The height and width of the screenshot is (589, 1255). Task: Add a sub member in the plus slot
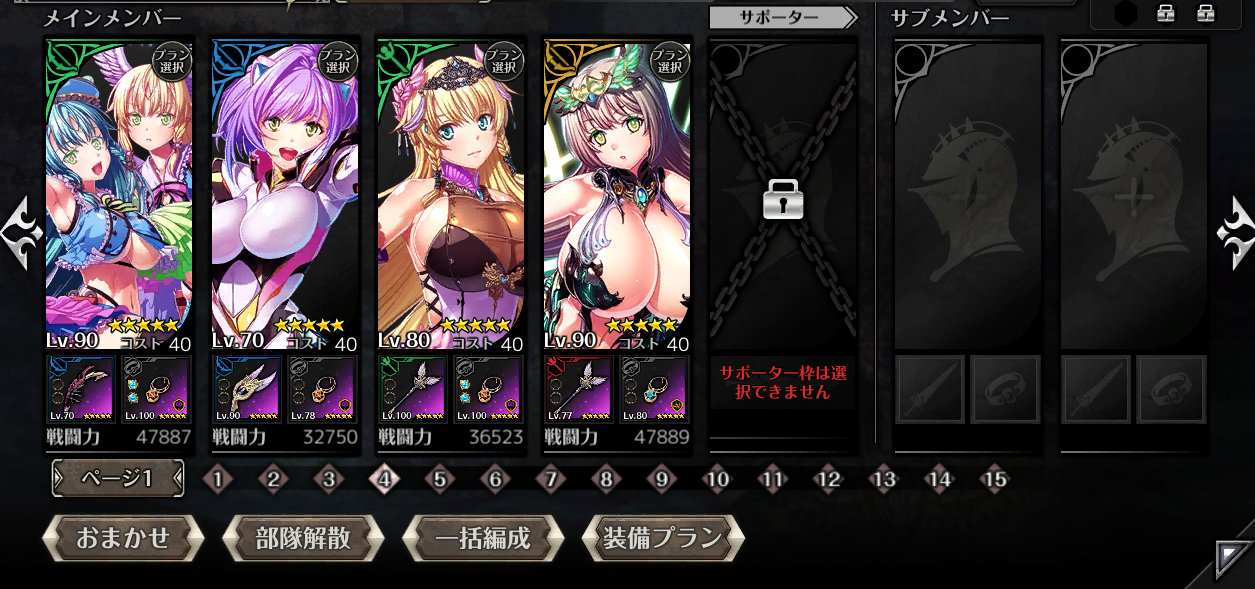coord(1134,195)
